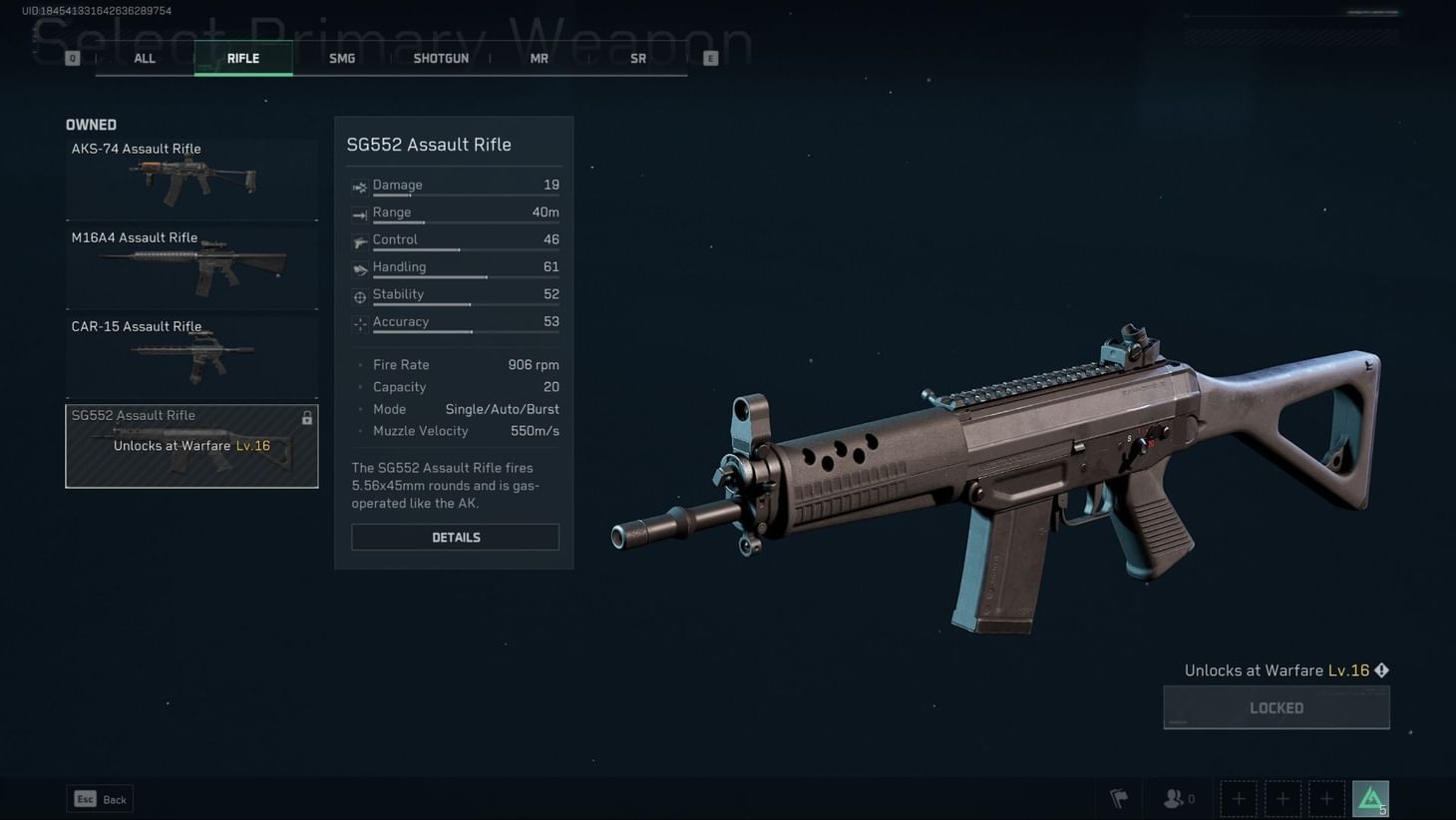Open the squad members icon showing 0
This screenshot has height=820, width=1456.
(x=1173, y=798)
